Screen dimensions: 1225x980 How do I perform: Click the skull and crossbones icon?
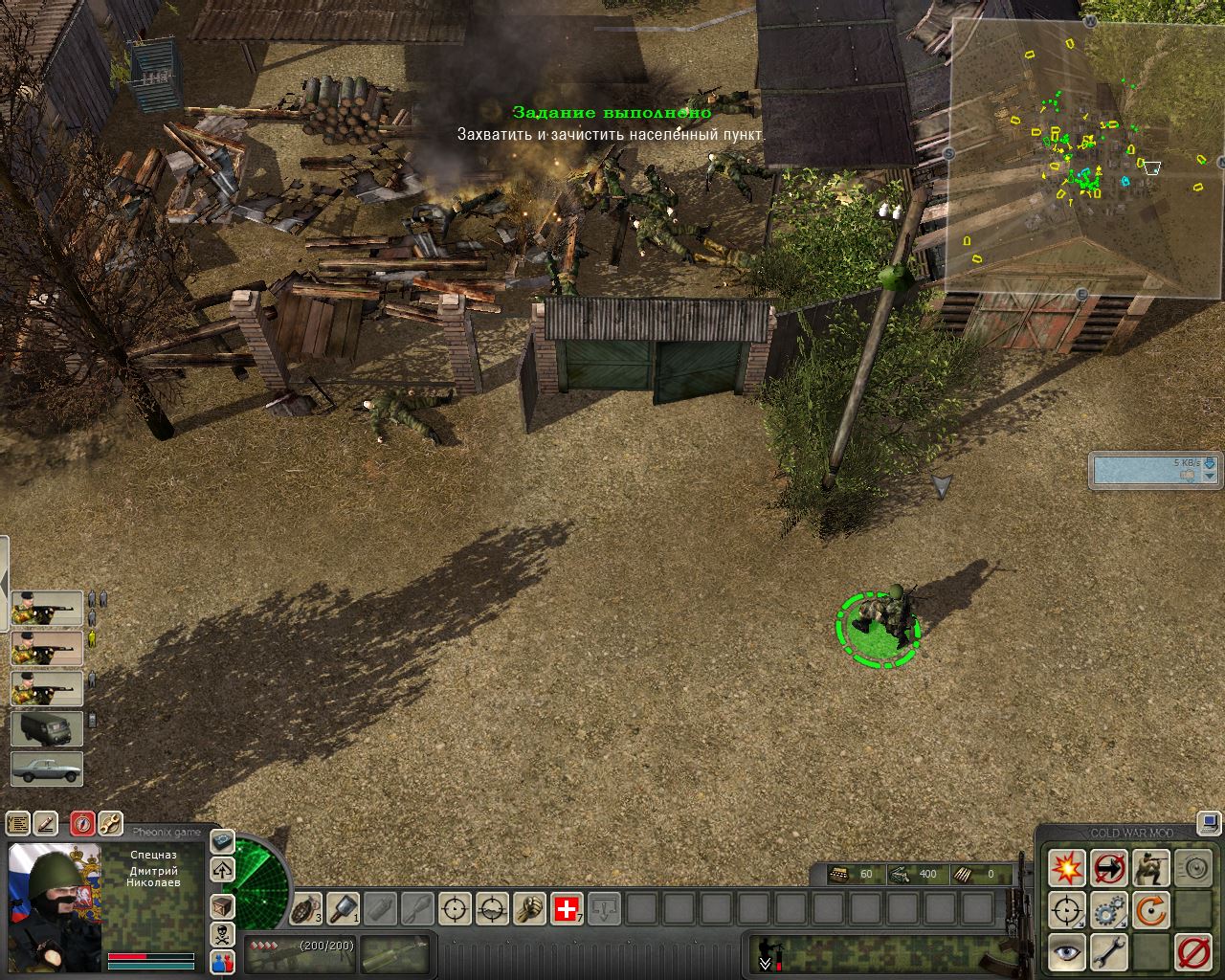[222, 934]
